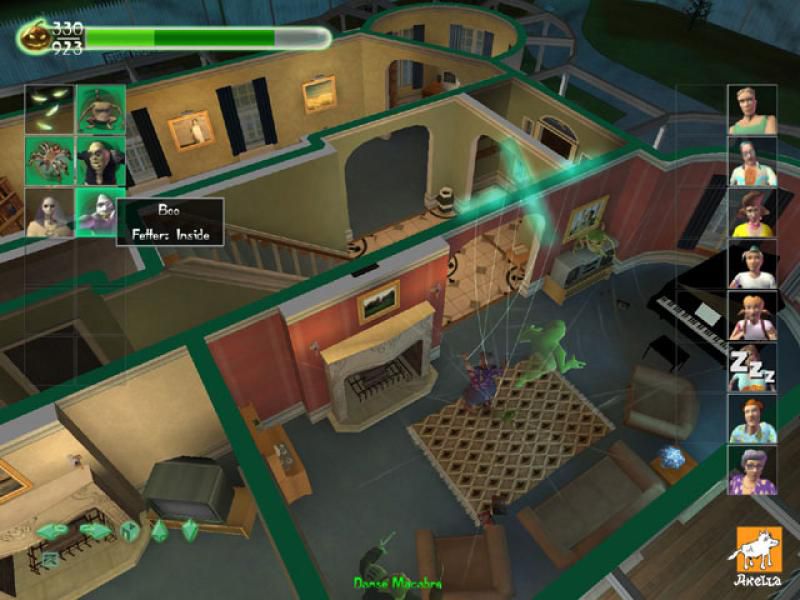800x600 pixels.
Task: Select the blond man in green tank top
Action: click(752, 110)
